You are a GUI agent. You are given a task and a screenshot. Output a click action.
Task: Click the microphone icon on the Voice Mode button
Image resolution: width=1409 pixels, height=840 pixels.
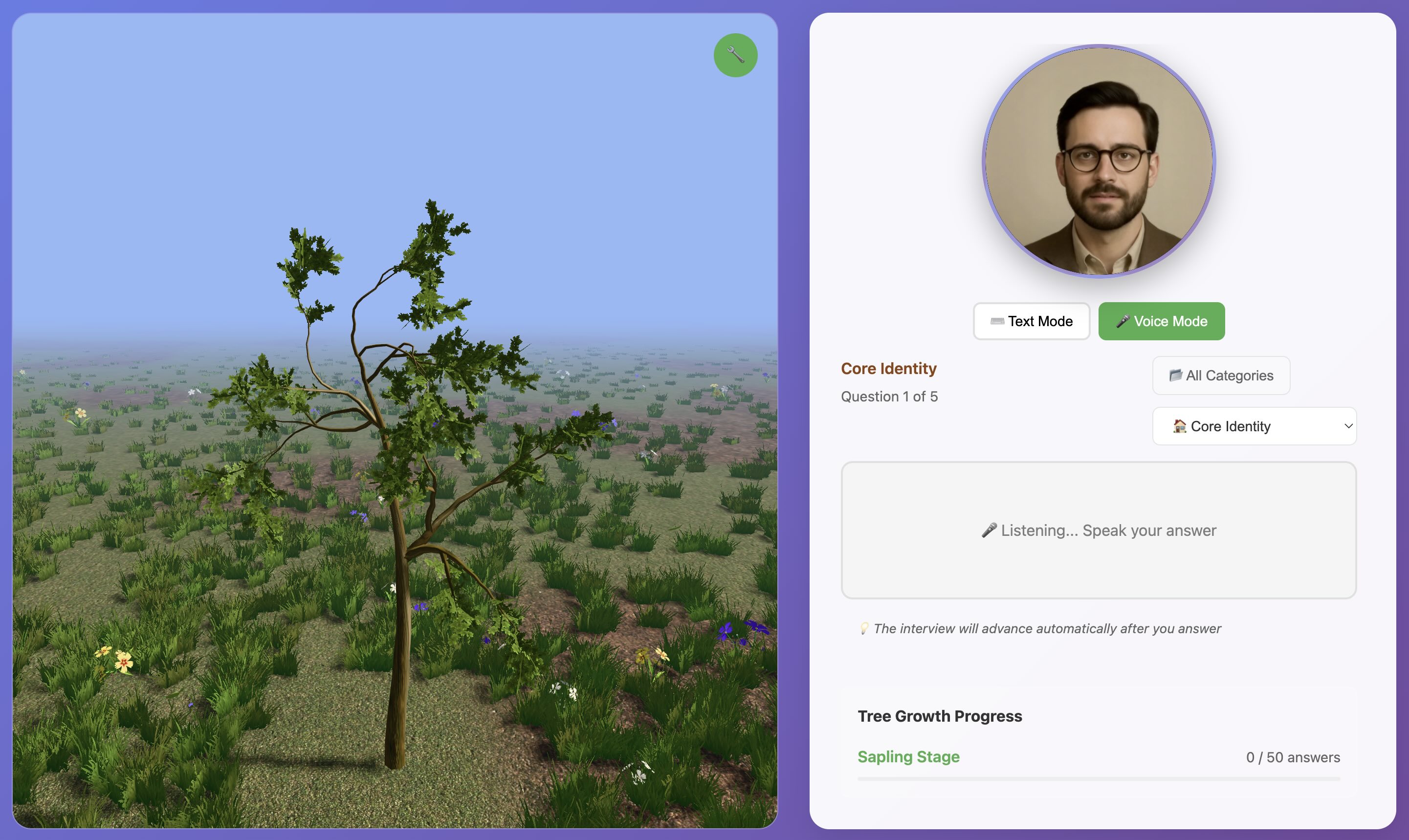pyautogui.click(x=1124, y=320)
